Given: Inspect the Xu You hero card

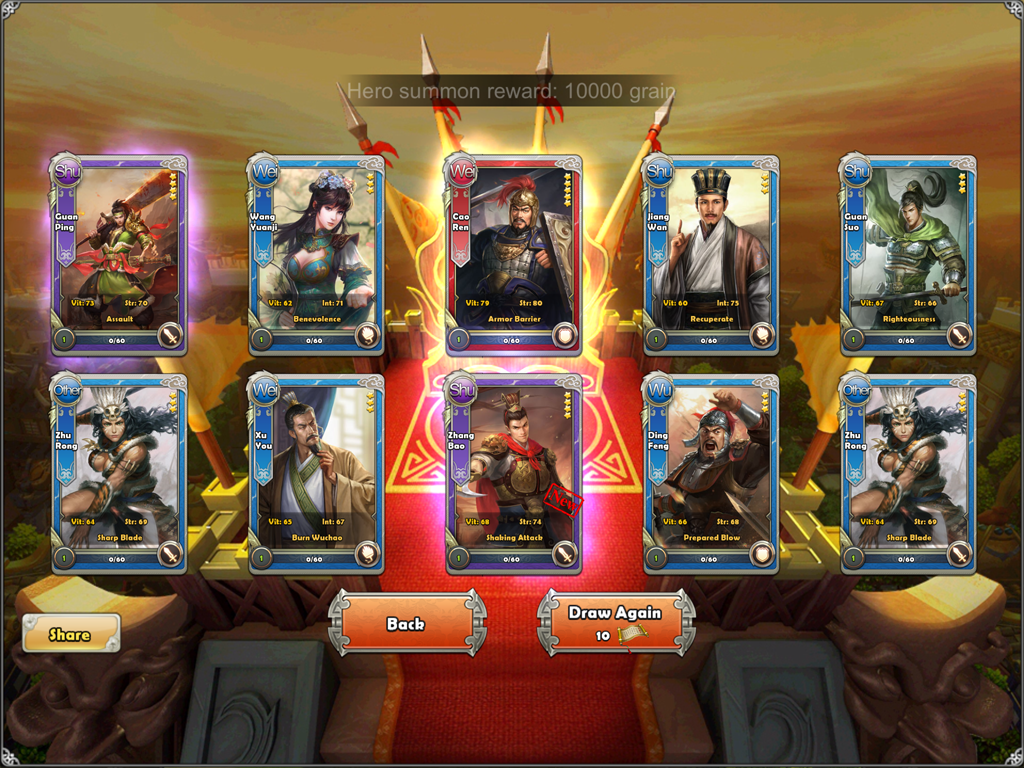Looking at the screenshot, I should [x=316, y=474].
